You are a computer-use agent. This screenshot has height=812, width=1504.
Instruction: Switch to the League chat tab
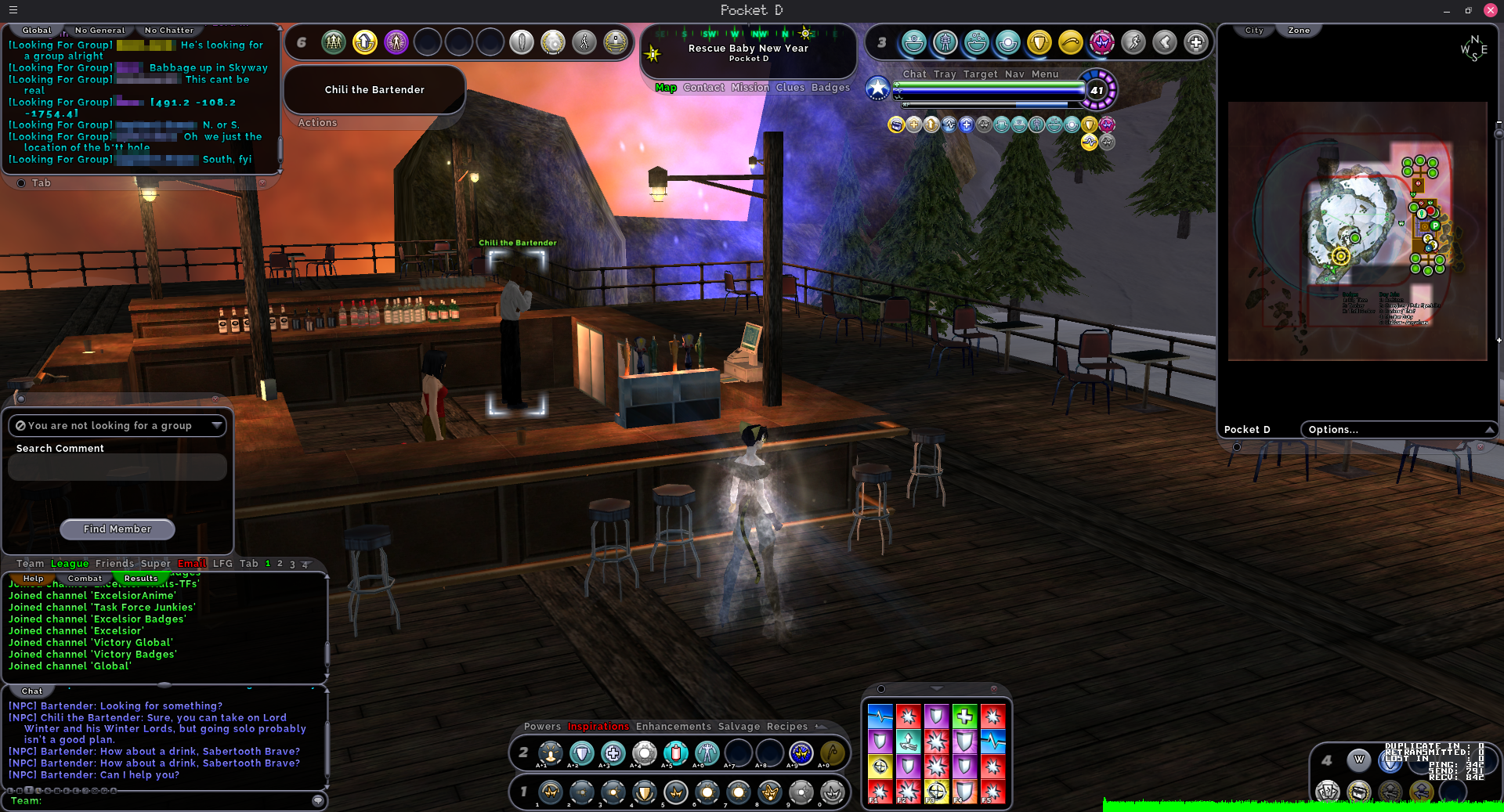[x=70, y=564]
